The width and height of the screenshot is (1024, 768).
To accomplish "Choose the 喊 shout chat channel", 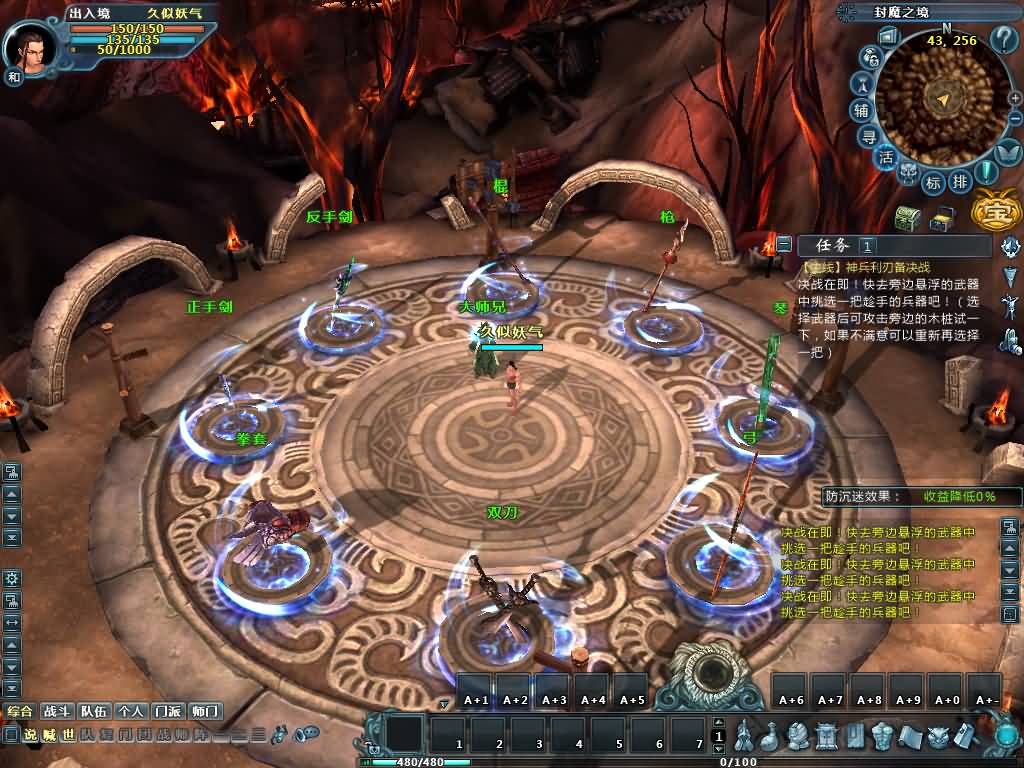I will 49,735.
